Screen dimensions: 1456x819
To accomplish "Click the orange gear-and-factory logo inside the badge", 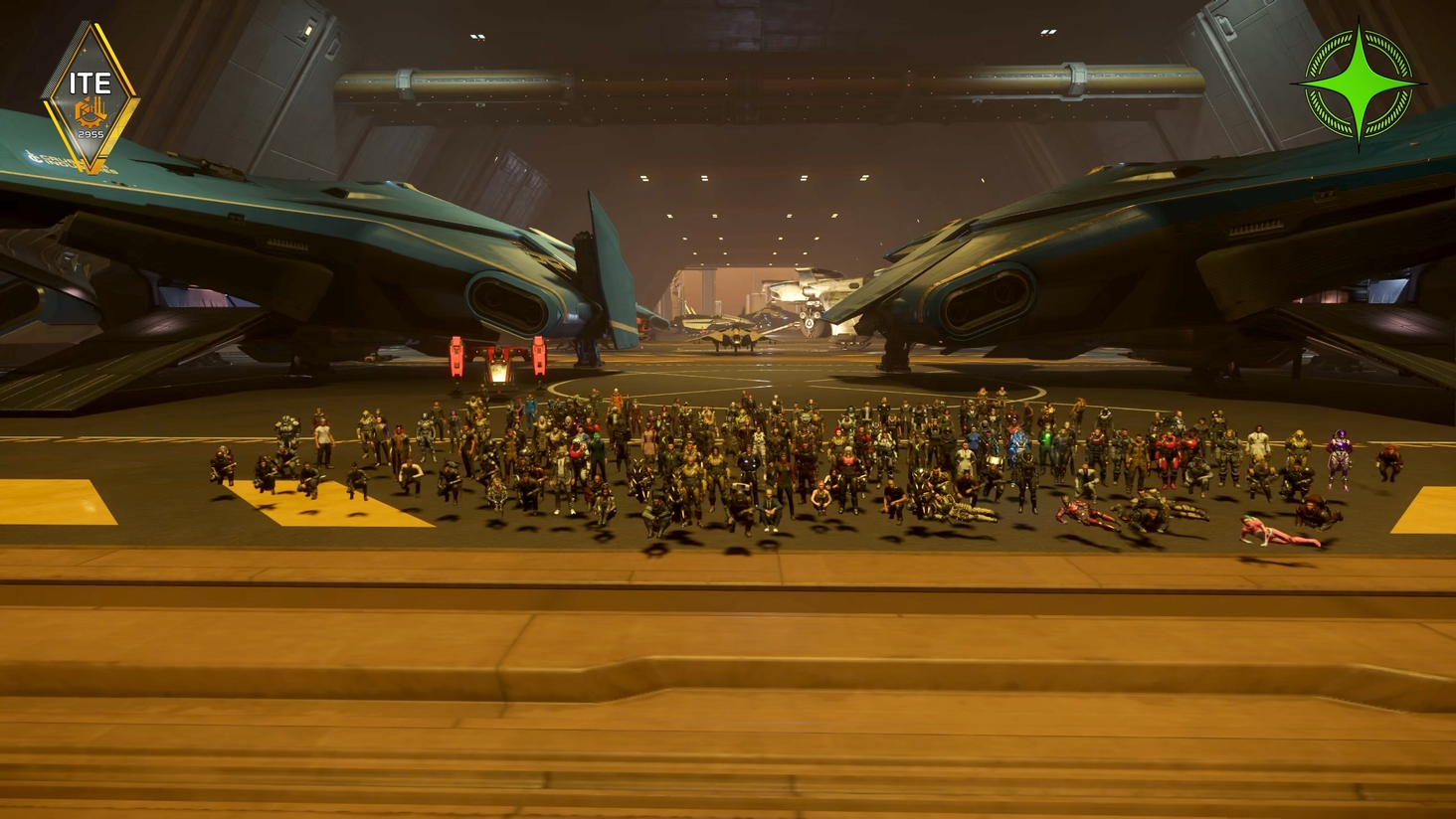I will [91, 112].
